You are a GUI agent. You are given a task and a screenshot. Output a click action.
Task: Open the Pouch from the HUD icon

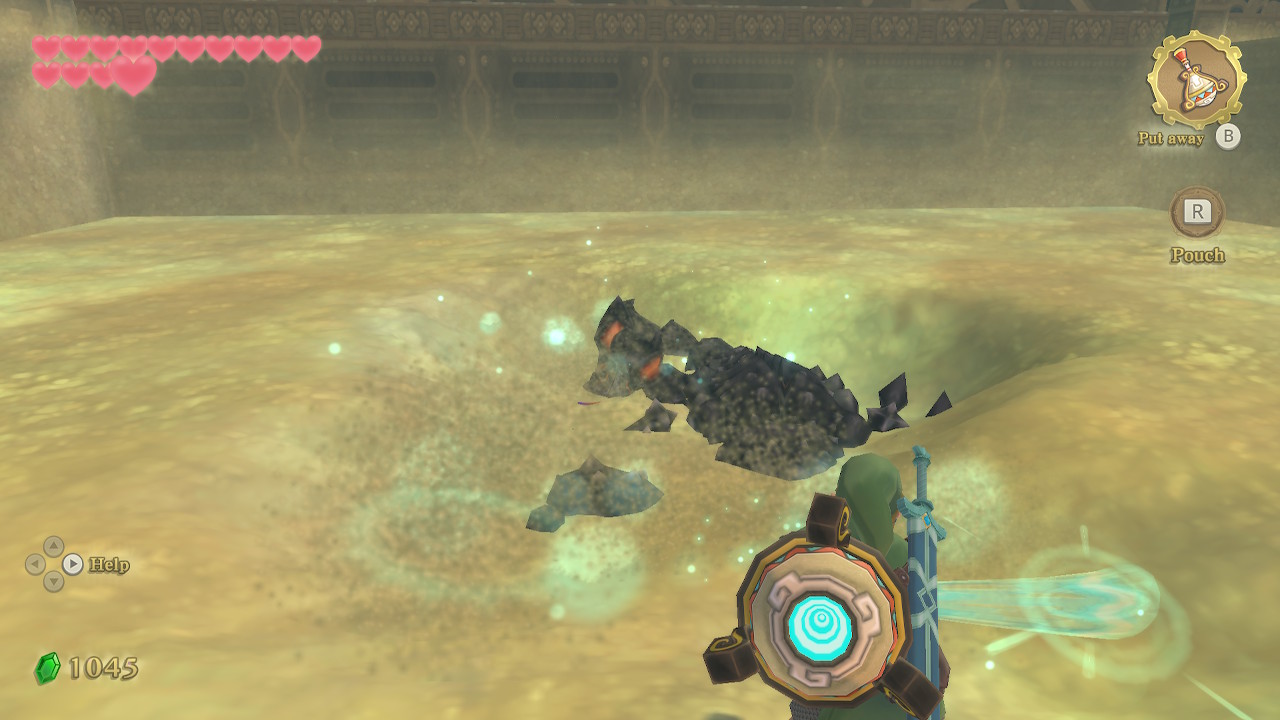point(1197,213)
